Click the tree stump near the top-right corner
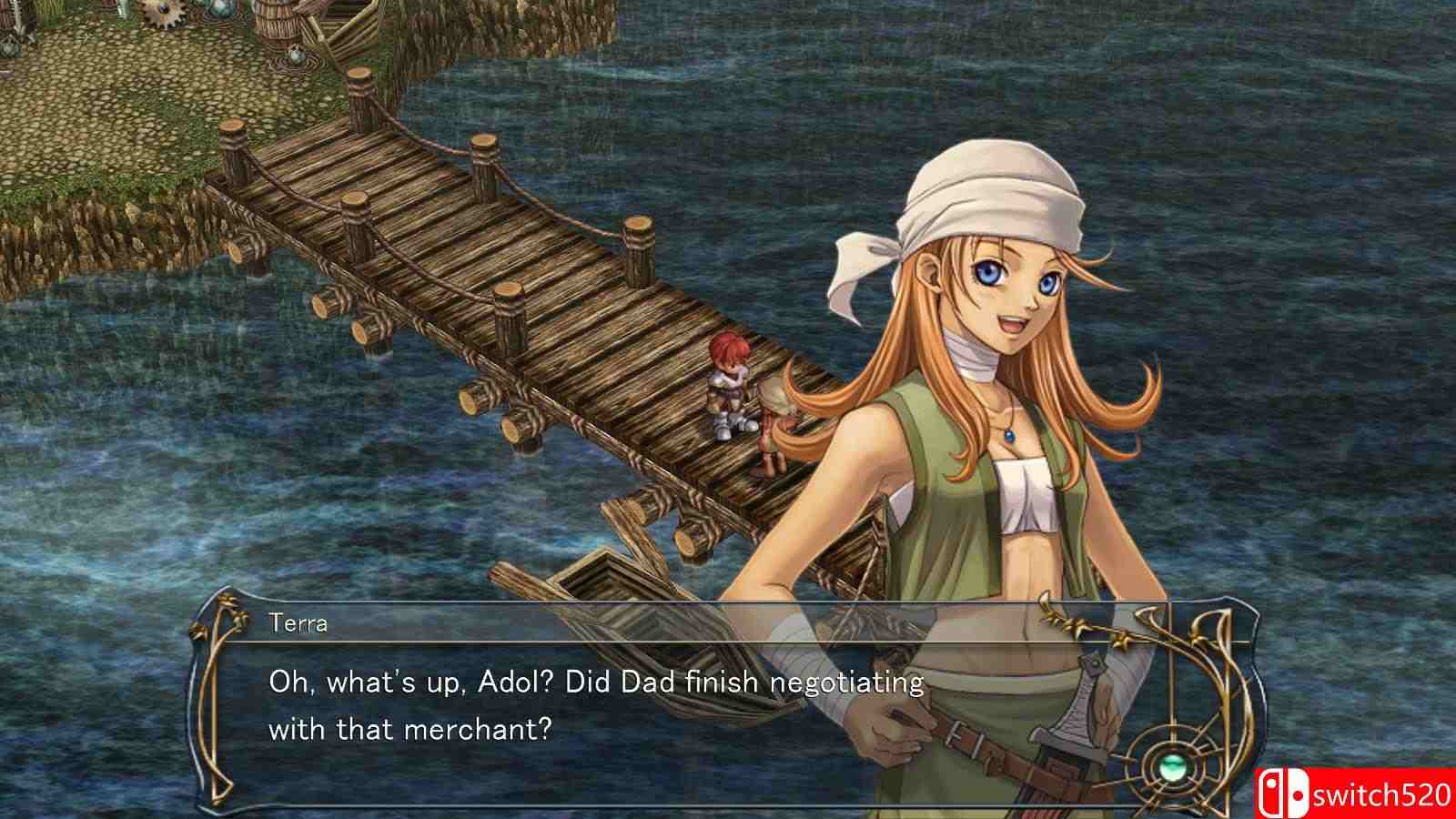Image resolution: width=1456 pixels, height=819 pixels. coord(361,76)
